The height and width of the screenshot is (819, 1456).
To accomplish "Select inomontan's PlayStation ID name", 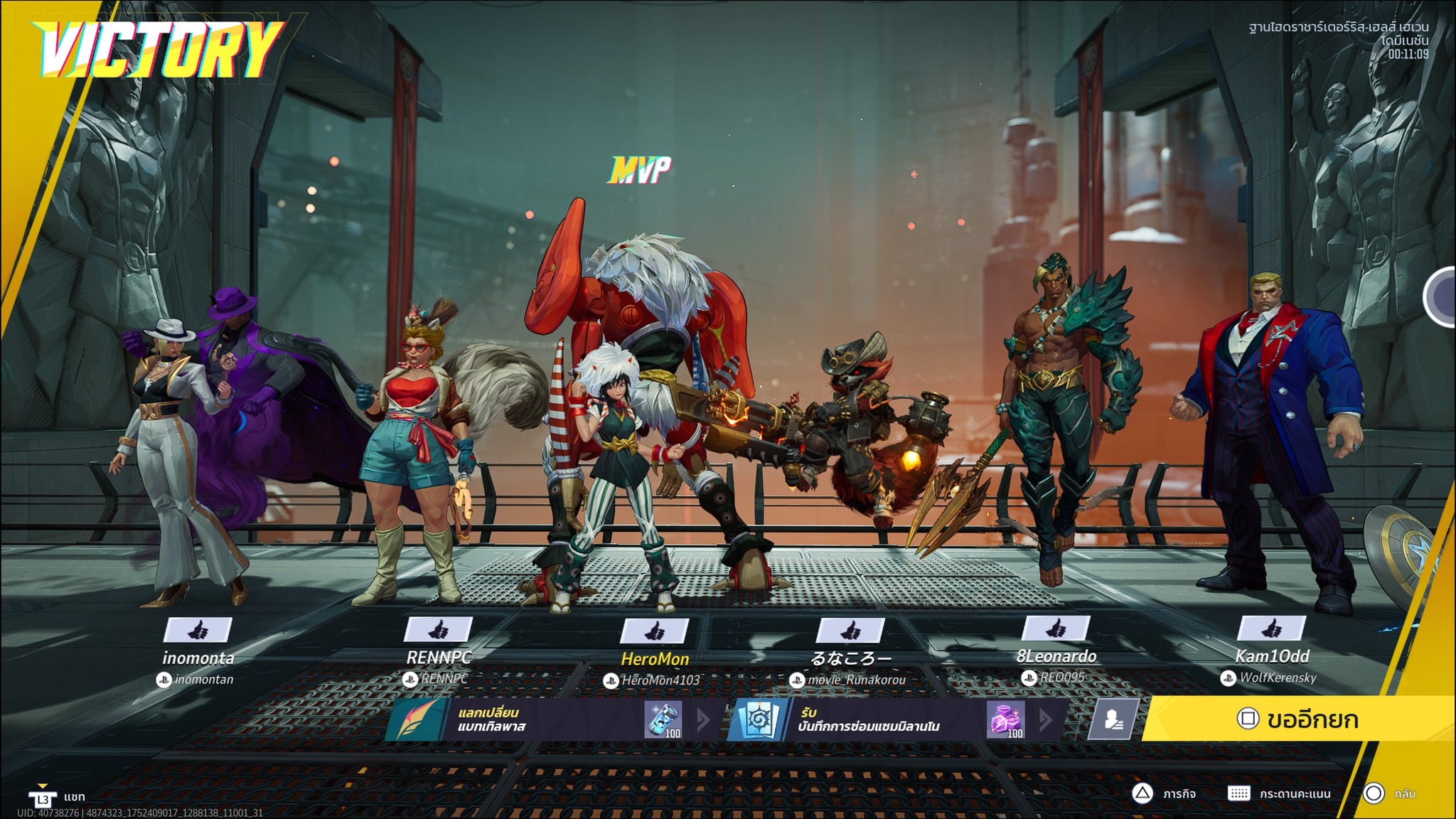I will tap(203, 680).
